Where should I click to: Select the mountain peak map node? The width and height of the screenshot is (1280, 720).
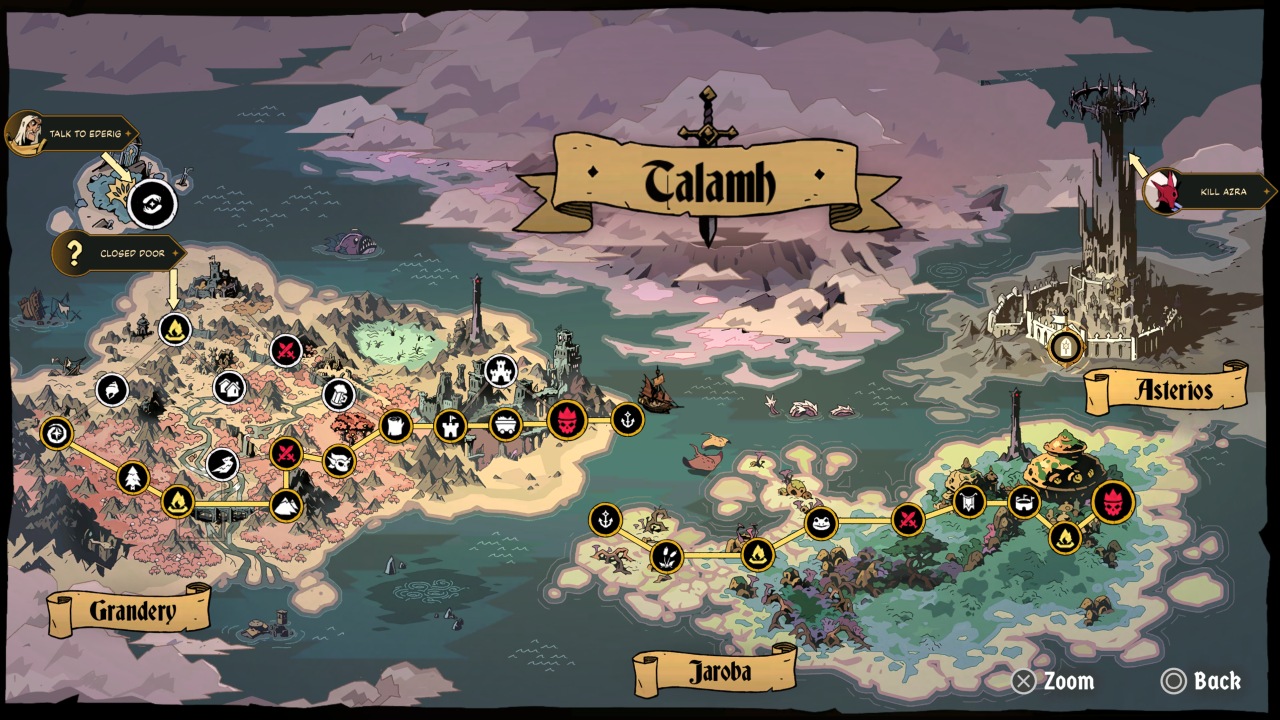point(286,505)
